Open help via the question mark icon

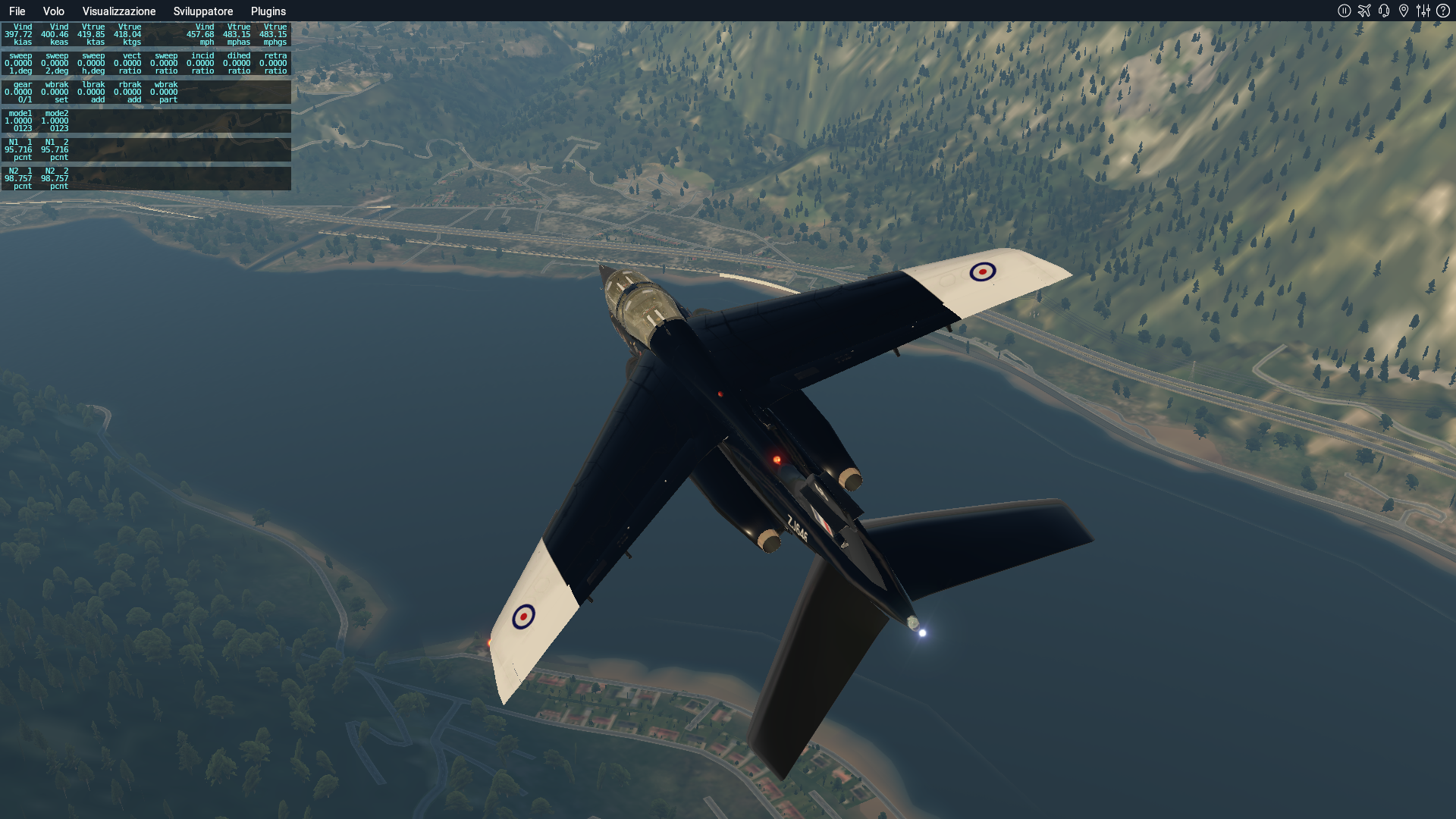1442,11
